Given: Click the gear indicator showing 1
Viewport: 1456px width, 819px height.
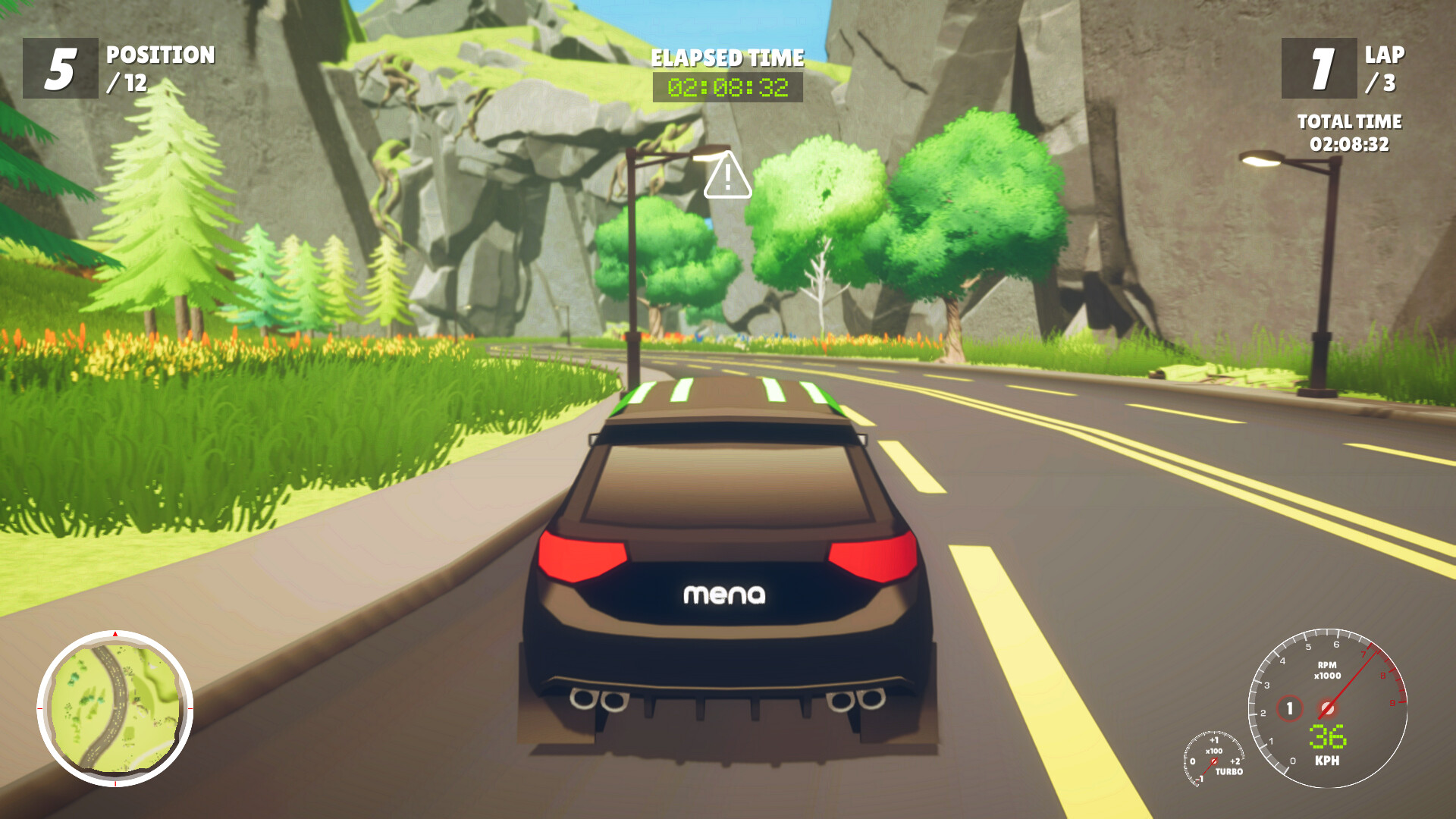Looking at the screenshot, I should click(1290, 709).
